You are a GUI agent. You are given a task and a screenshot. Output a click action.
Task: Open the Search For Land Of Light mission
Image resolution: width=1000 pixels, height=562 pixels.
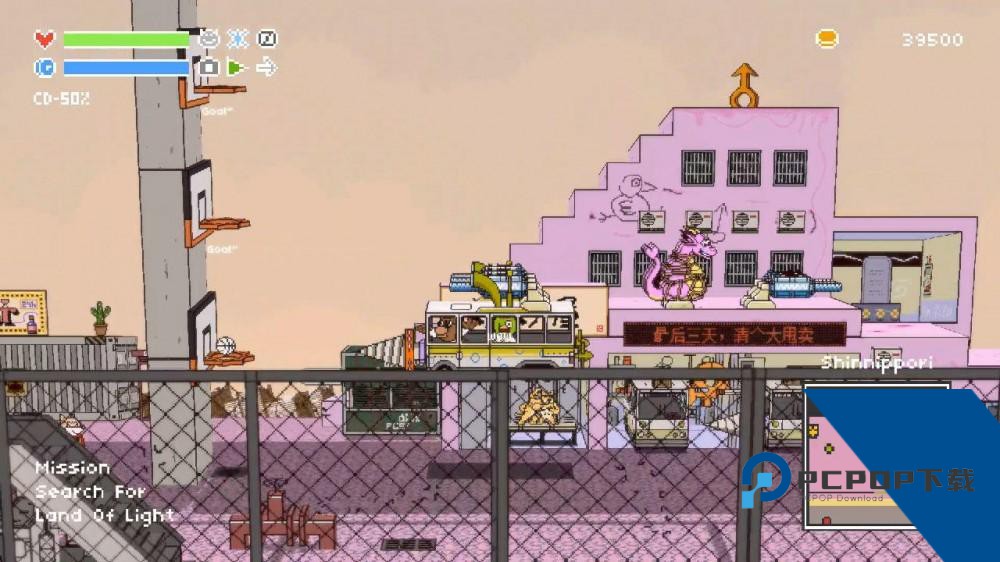[x=104, y=492]
